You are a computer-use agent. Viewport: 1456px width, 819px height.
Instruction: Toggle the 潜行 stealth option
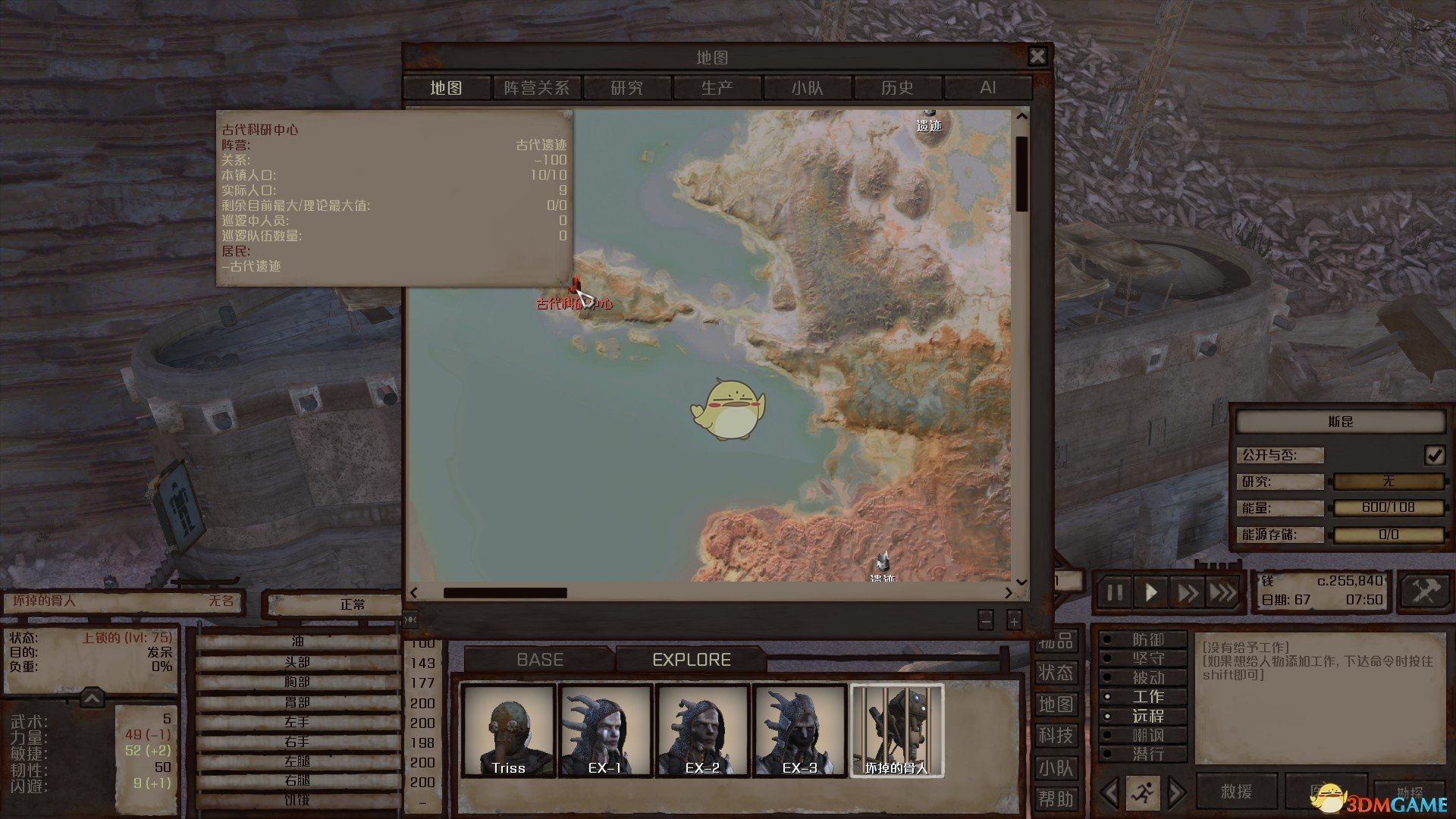click(x=1147, y=755)
